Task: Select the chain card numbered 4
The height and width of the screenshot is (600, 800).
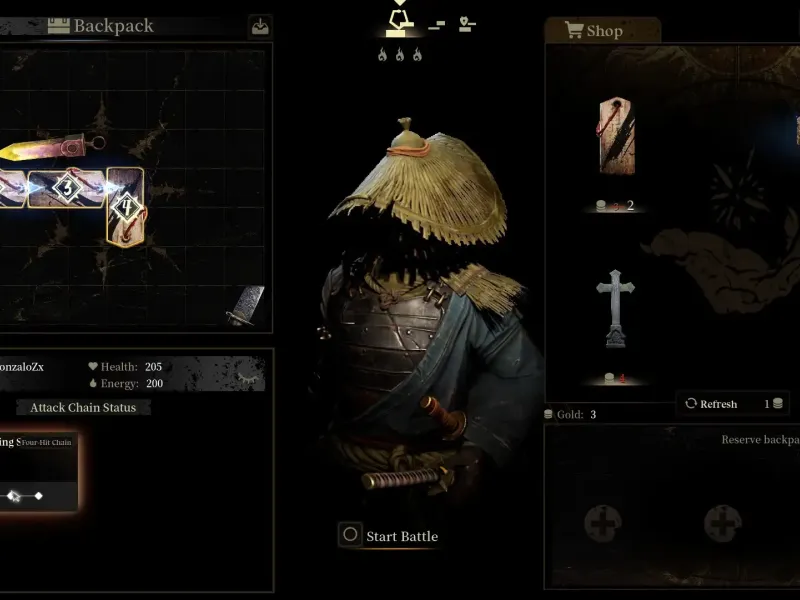Action: click(125, 205)
